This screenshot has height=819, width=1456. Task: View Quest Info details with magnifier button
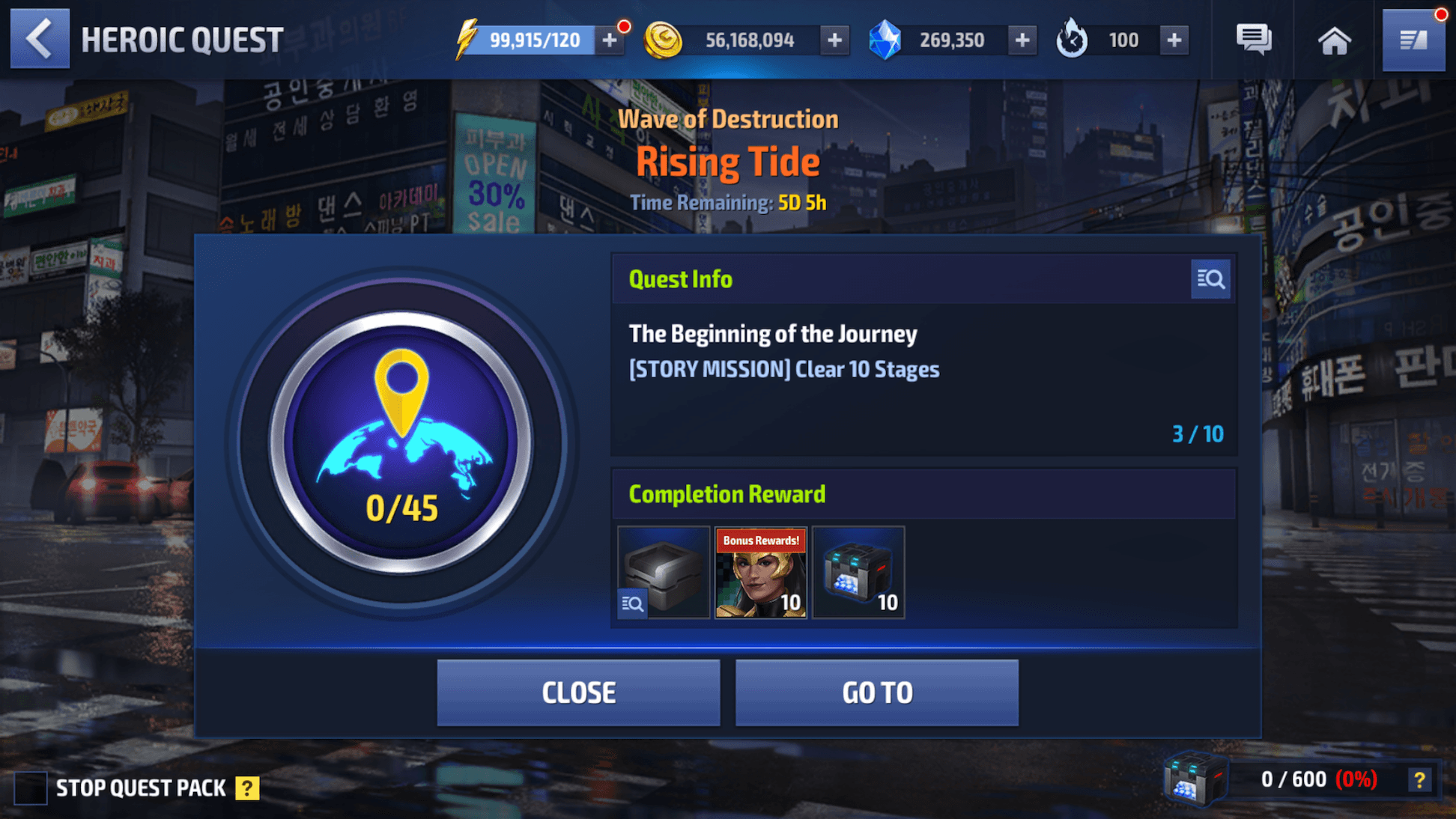point(1210,279)
